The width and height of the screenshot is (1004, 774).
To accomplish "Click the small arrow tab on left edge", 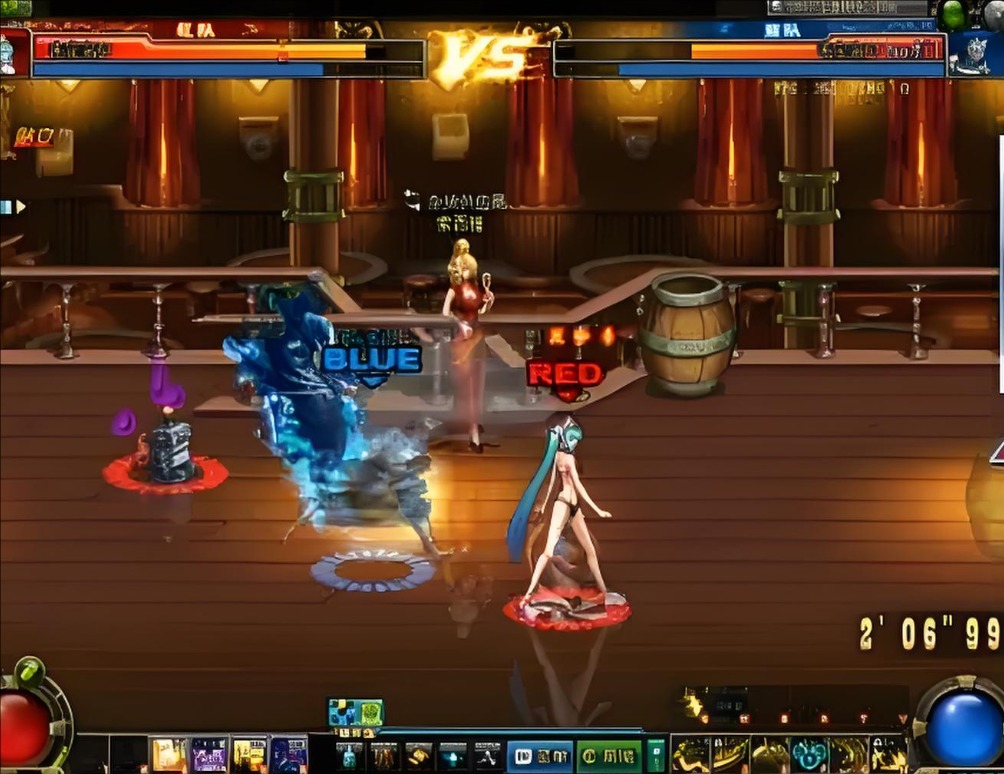I will click(13, 207).
